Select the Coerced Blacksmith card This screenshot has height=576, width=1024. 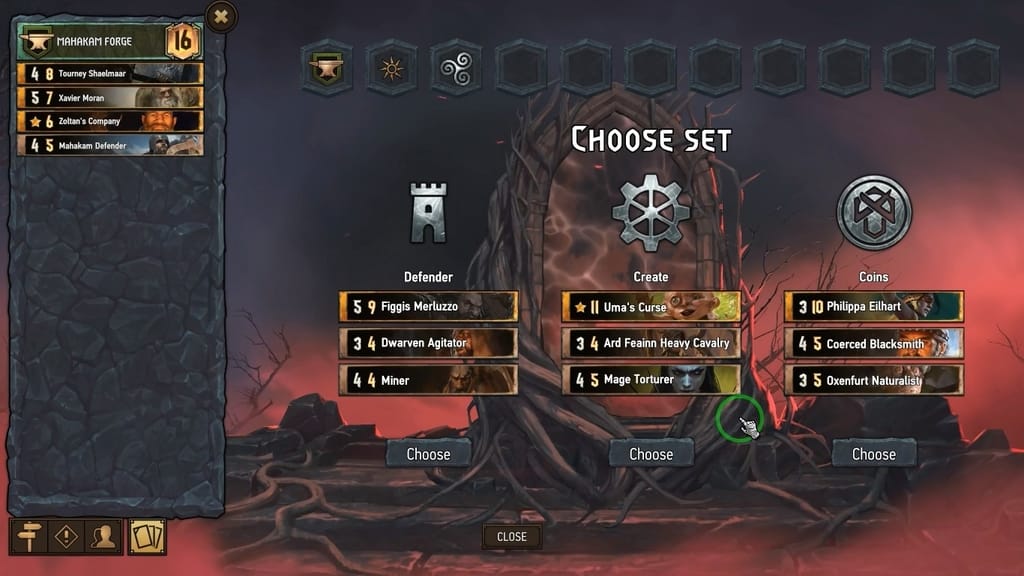tap(873, 343)
